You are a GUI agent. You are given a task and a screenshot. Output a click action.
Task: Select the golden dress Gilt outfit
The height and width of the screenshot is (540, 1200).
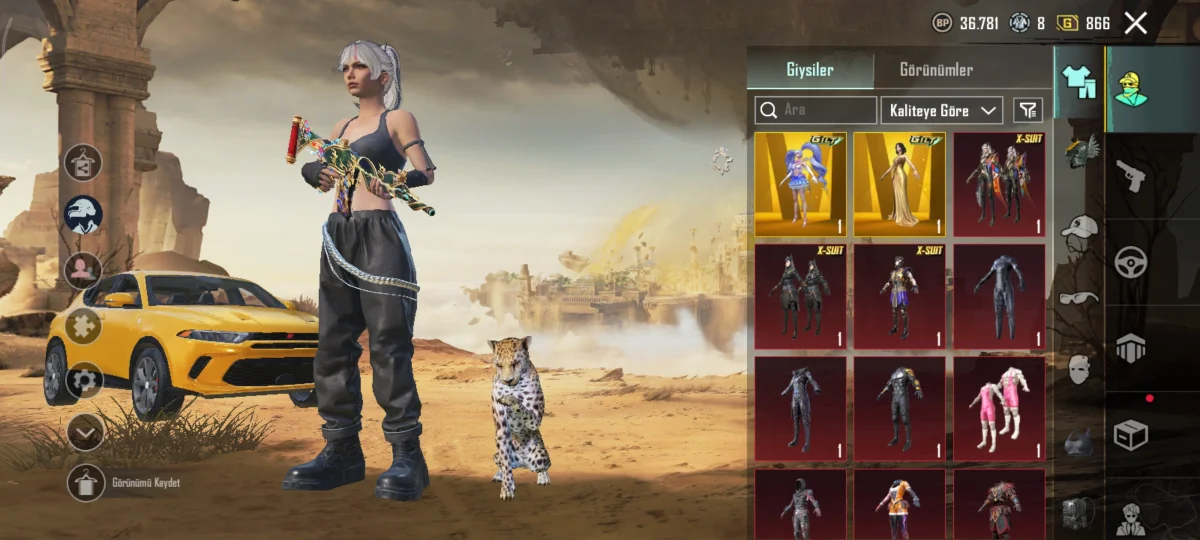tap(899, 184)
